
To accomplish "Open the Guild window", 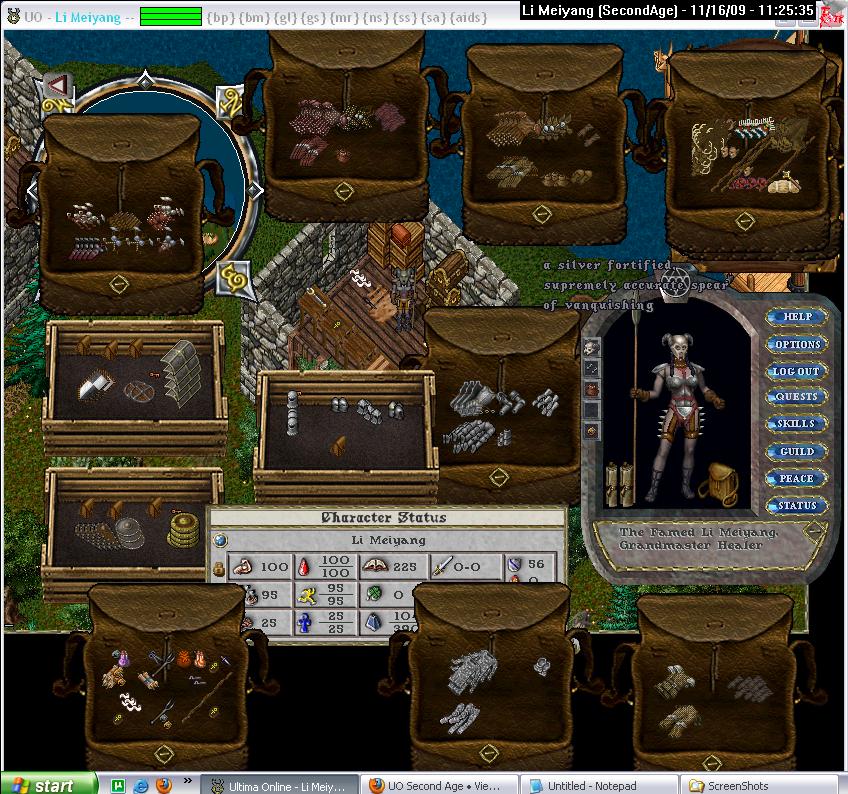I will (x=797, y=452).
